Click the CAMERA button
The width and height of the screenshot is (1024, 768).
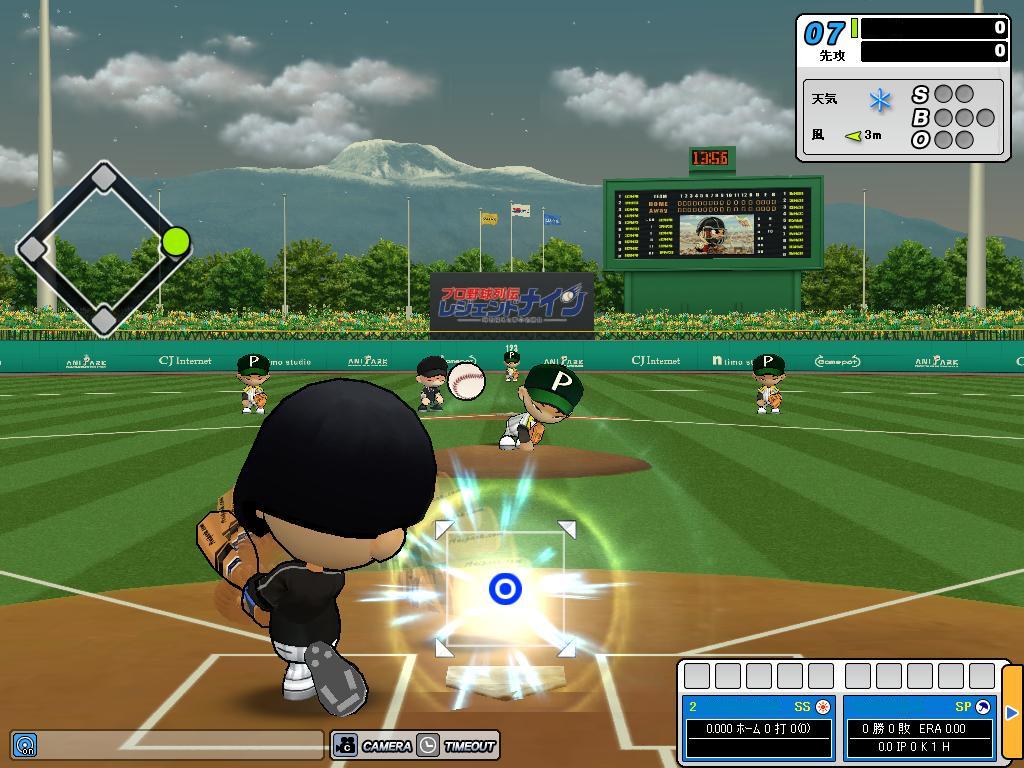click(x=374, y=745)
